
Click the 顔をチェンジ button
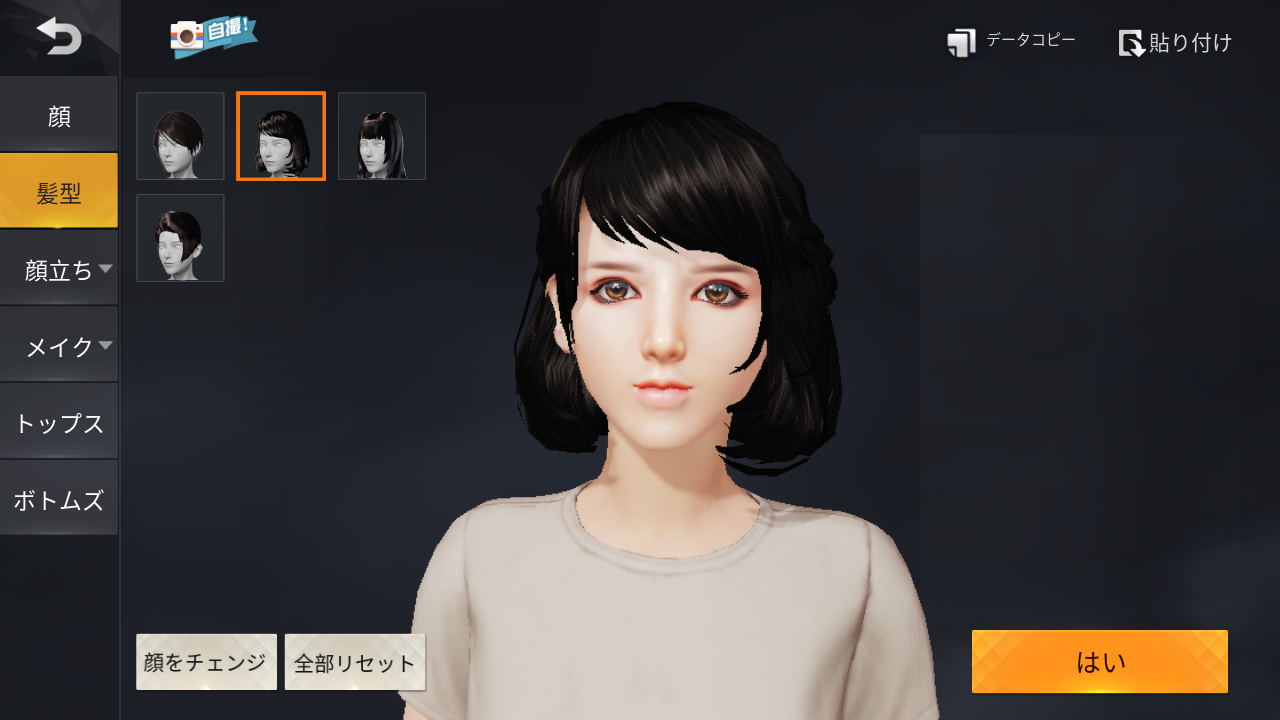tap(206, 661)
